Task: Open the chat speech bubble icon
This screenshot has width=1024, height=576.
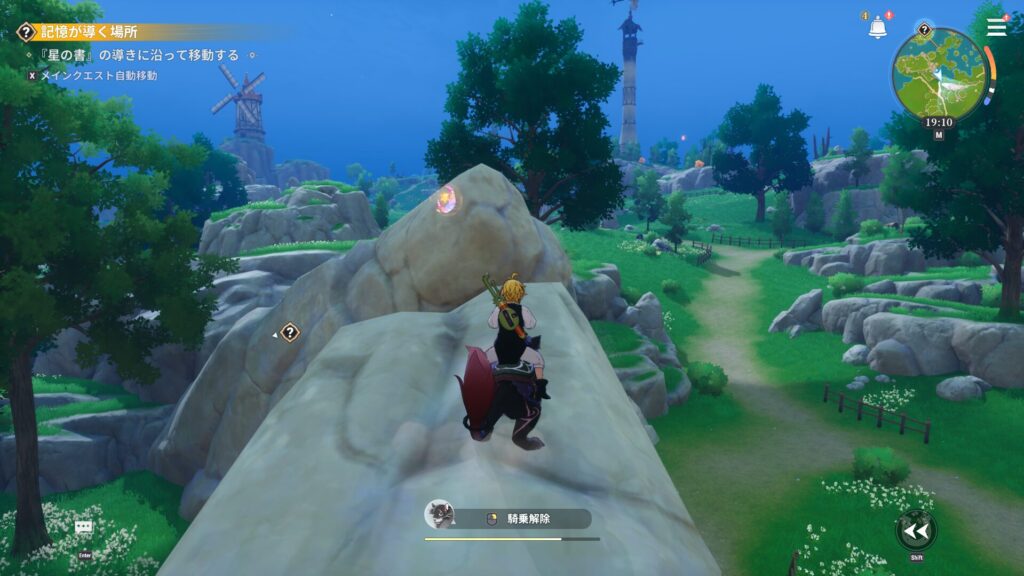Action: coord(84,526)
